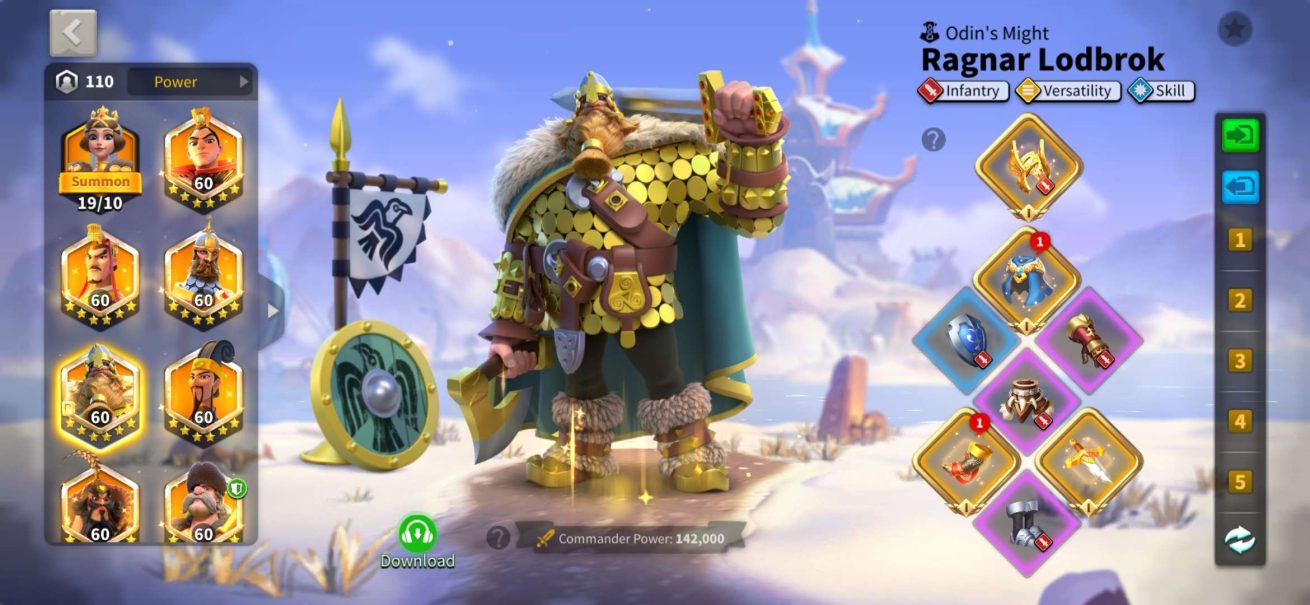This screenshot has height=605, width=1310.
Task: Select the Infantry talent tag
Action: 963,91
